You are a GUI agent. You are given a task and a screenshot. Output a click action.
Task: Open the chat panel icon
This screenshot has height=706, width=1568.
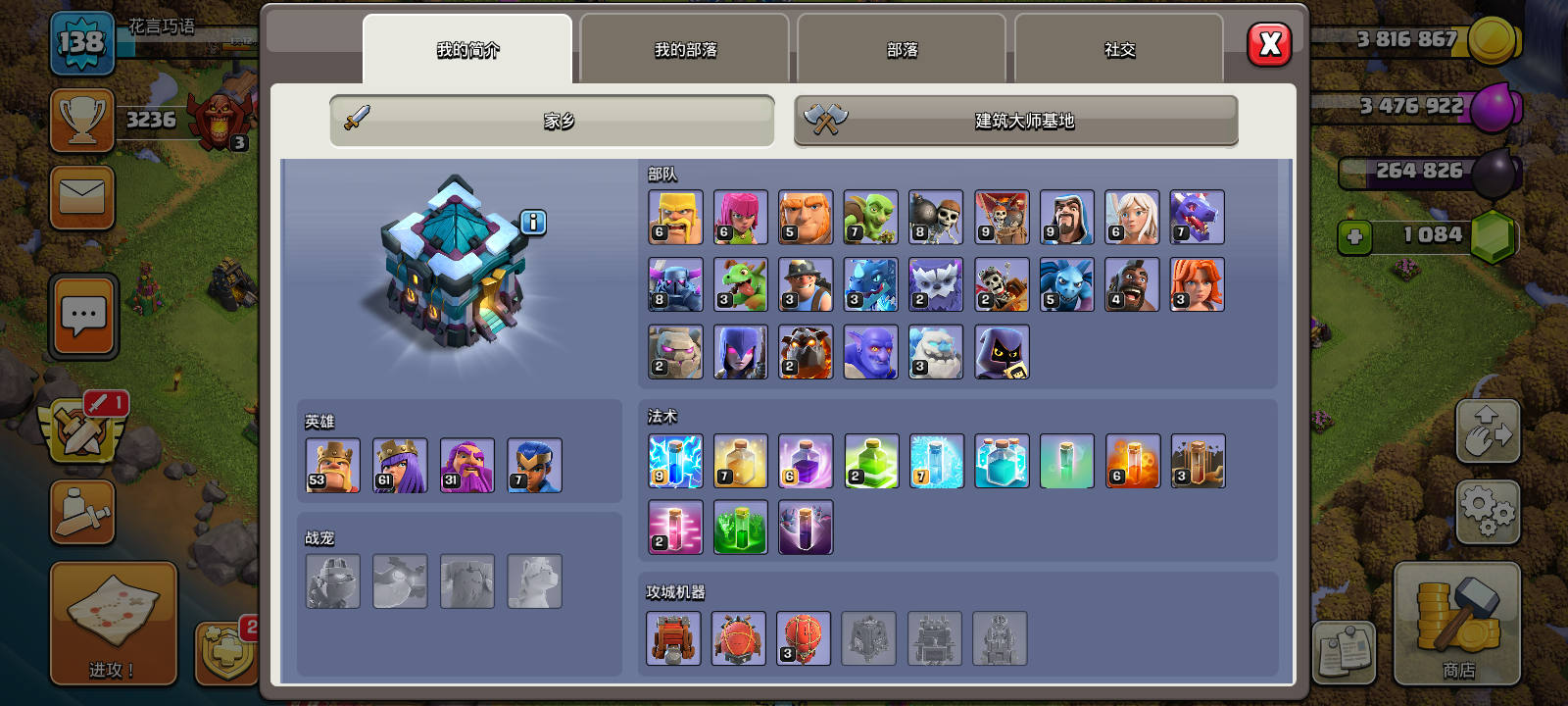coord(82,316)
